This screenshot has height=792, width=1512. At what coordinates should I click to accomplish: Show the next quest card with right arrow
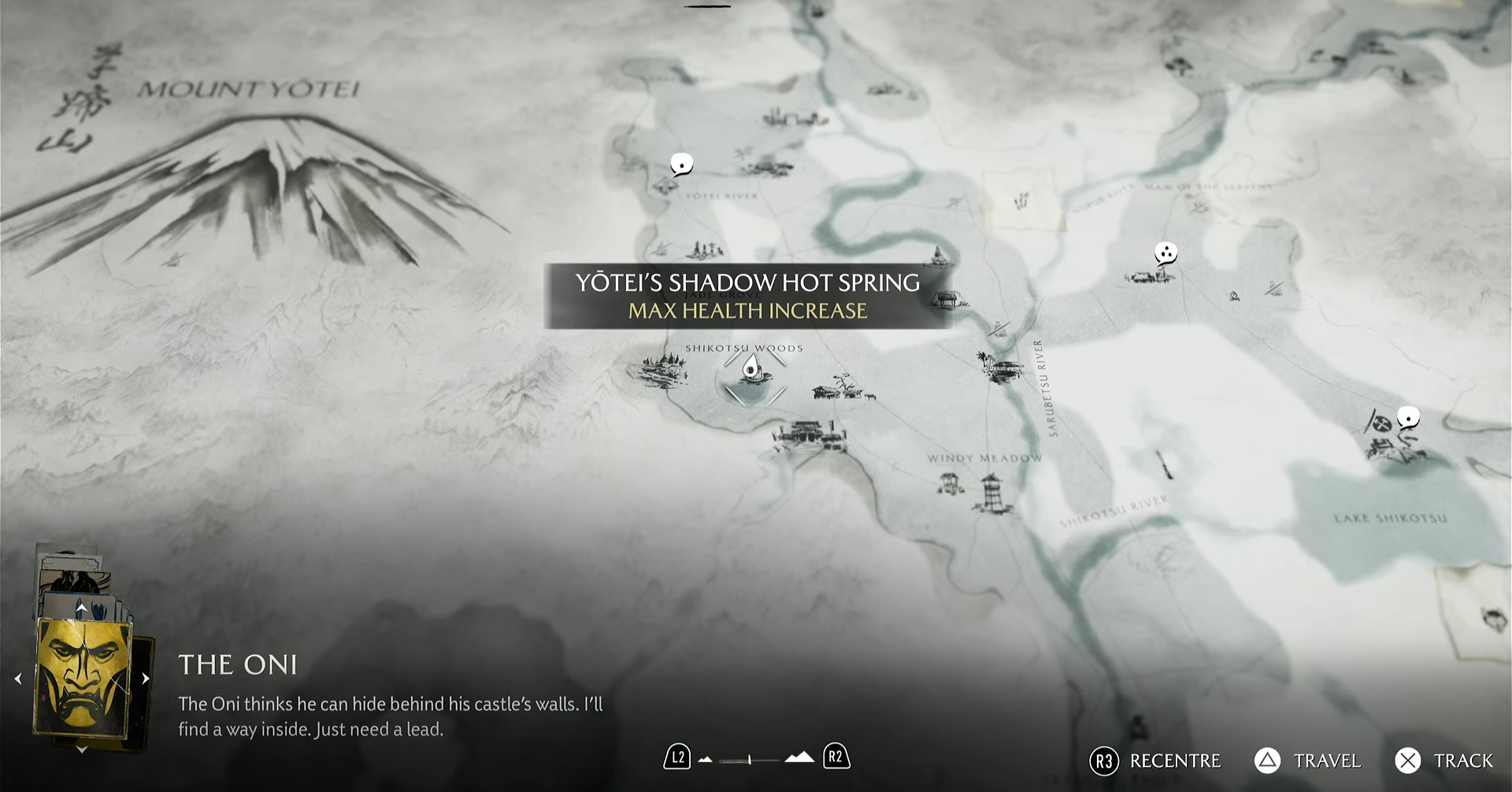(146, 679)
